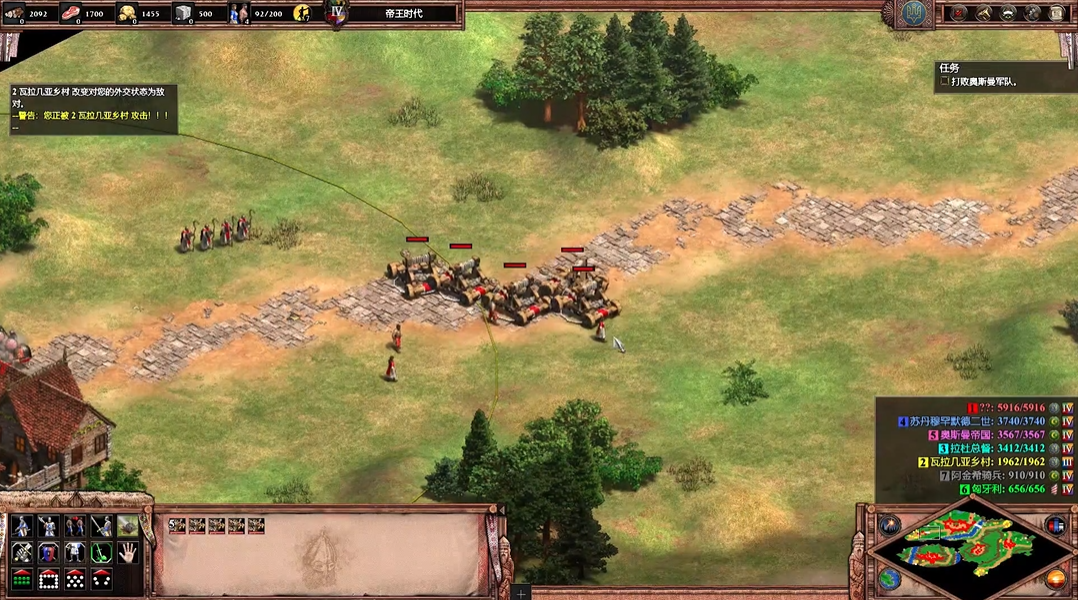The width and height of the screenshot is (1078, 600).
Task: Click the 打败奥斯曼军队 objective entry
Action: pos(985,82)
